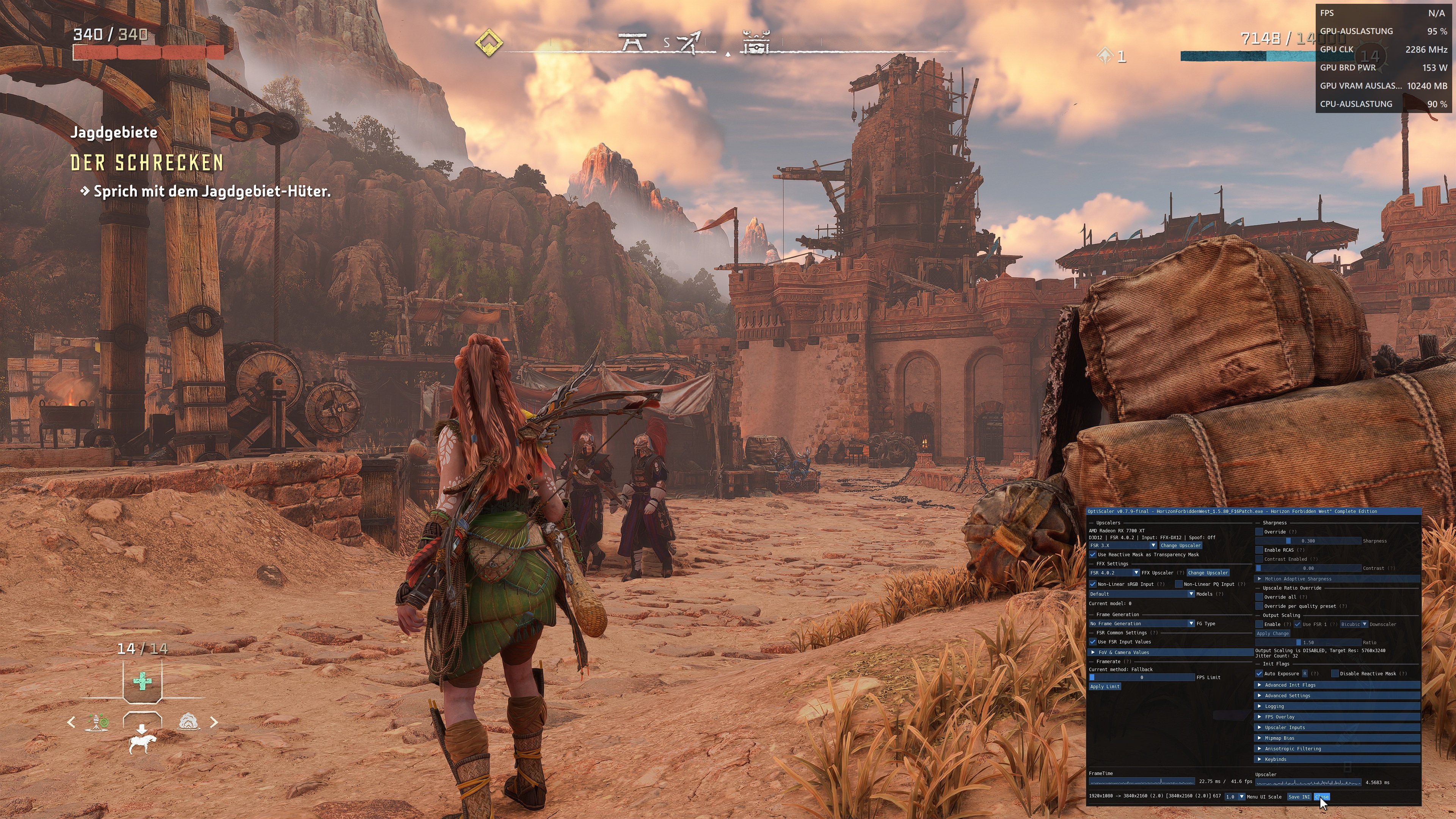Cycle tools with the left arrow

pos(71,722)
